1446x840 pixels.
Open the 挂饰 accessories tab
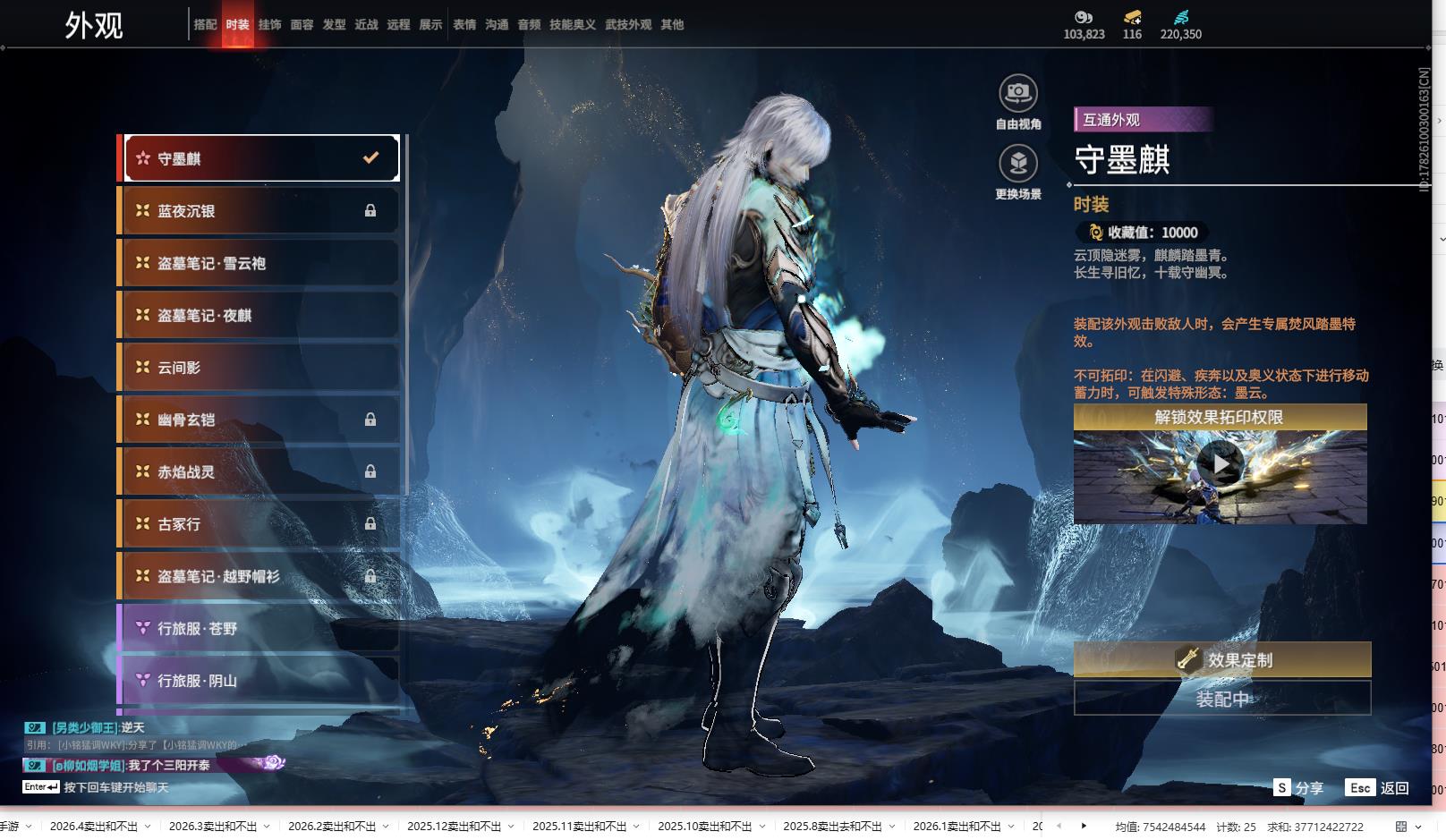click(x=269, y=25)
